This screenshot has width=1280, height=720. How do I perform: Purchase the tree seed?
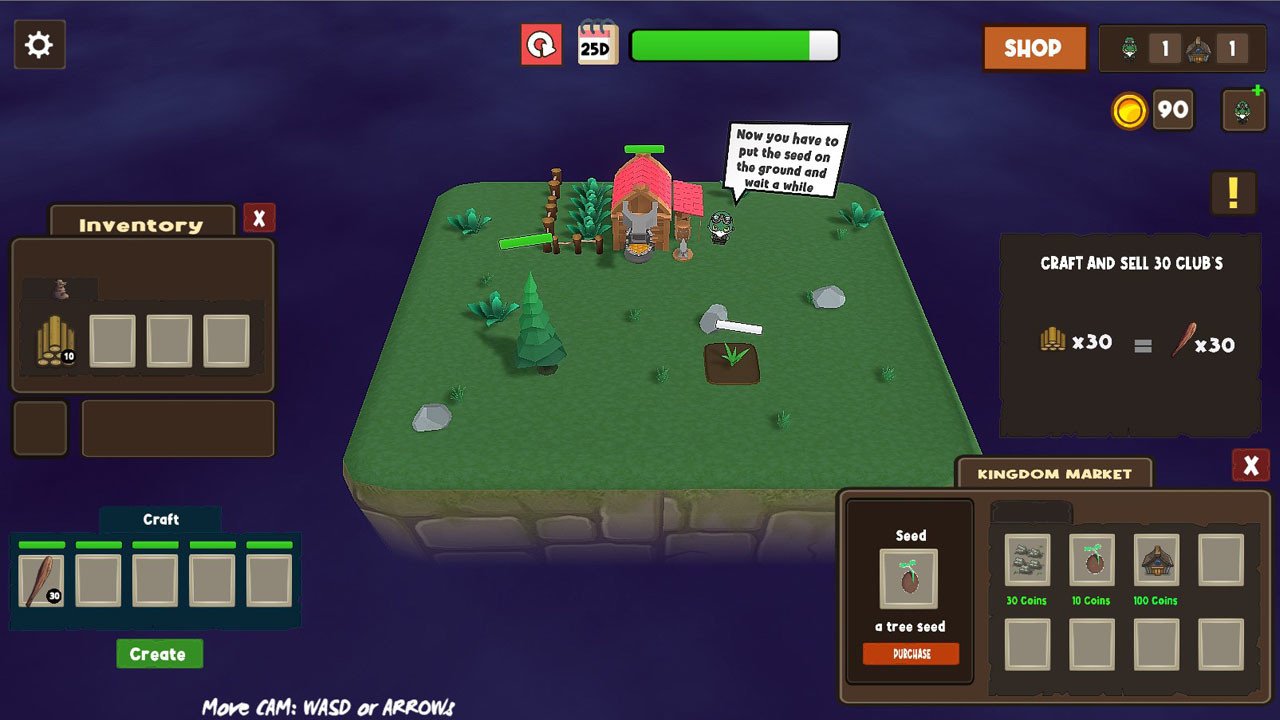coord(910,654)
